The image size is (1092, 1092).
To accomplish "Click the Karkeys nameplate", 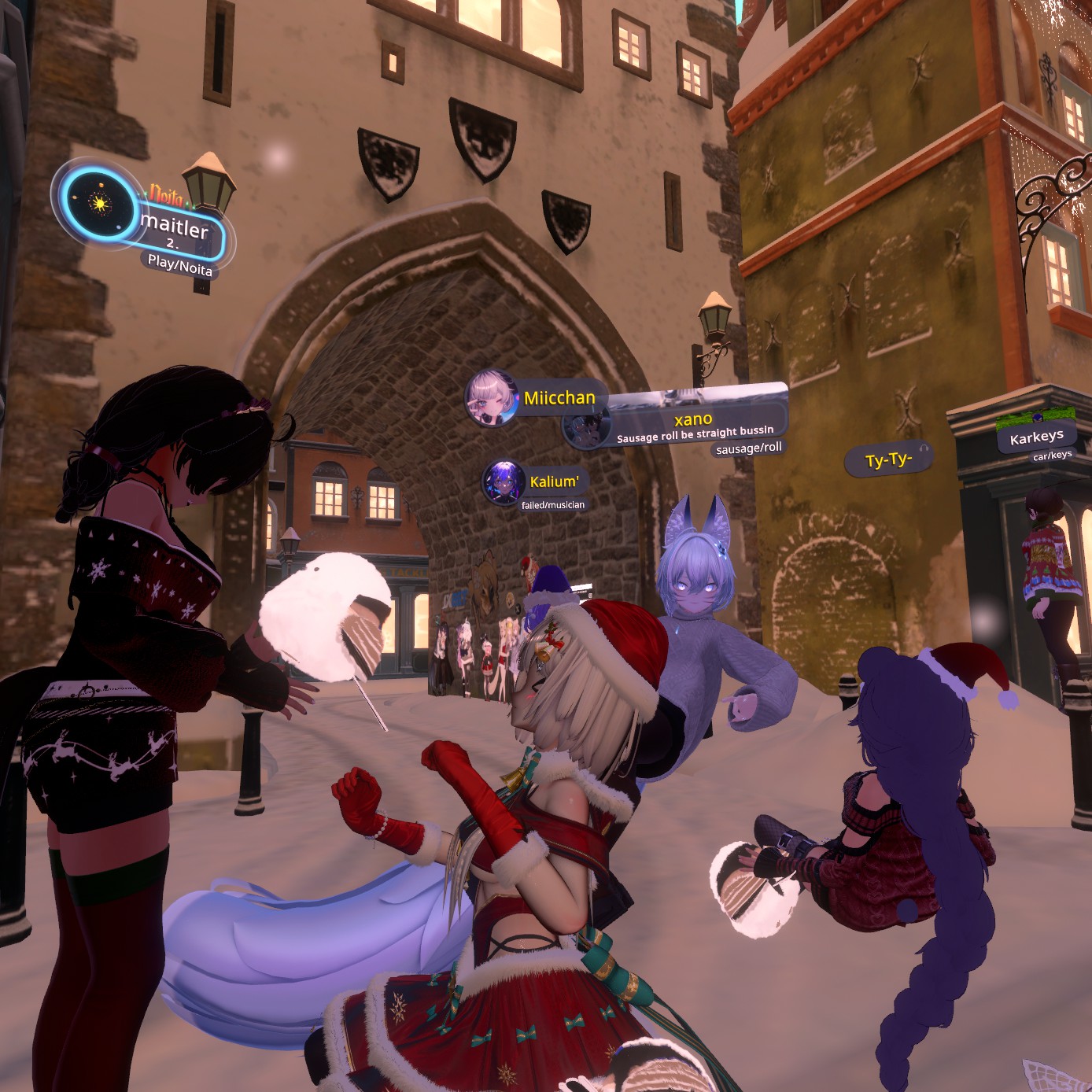I will point(1036,437).
